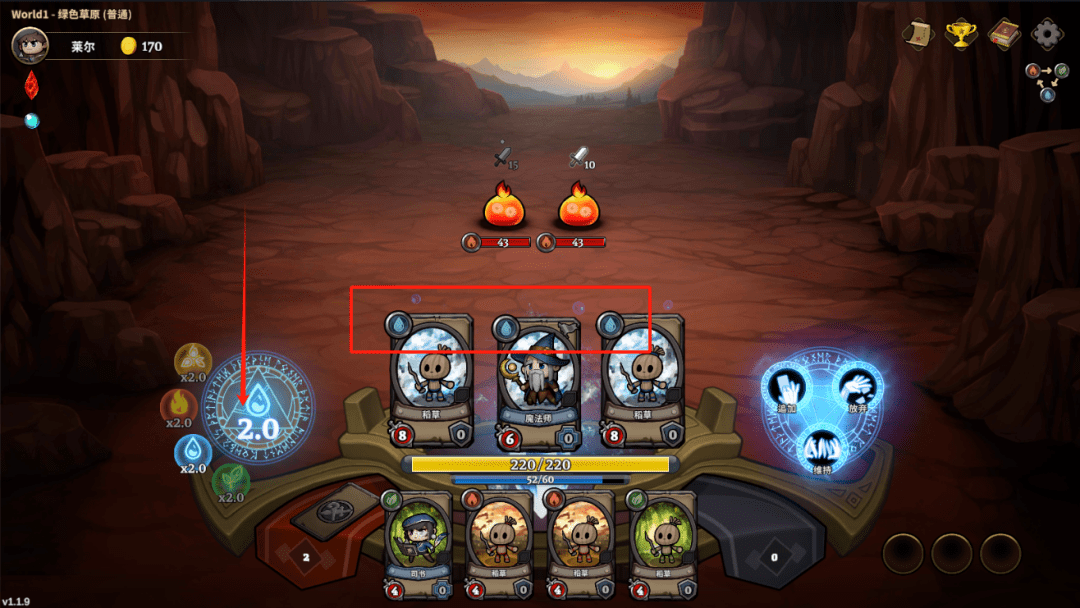Open the gold trophy achievements
This screenshot has width=1080, height=608.
point(960,35)
